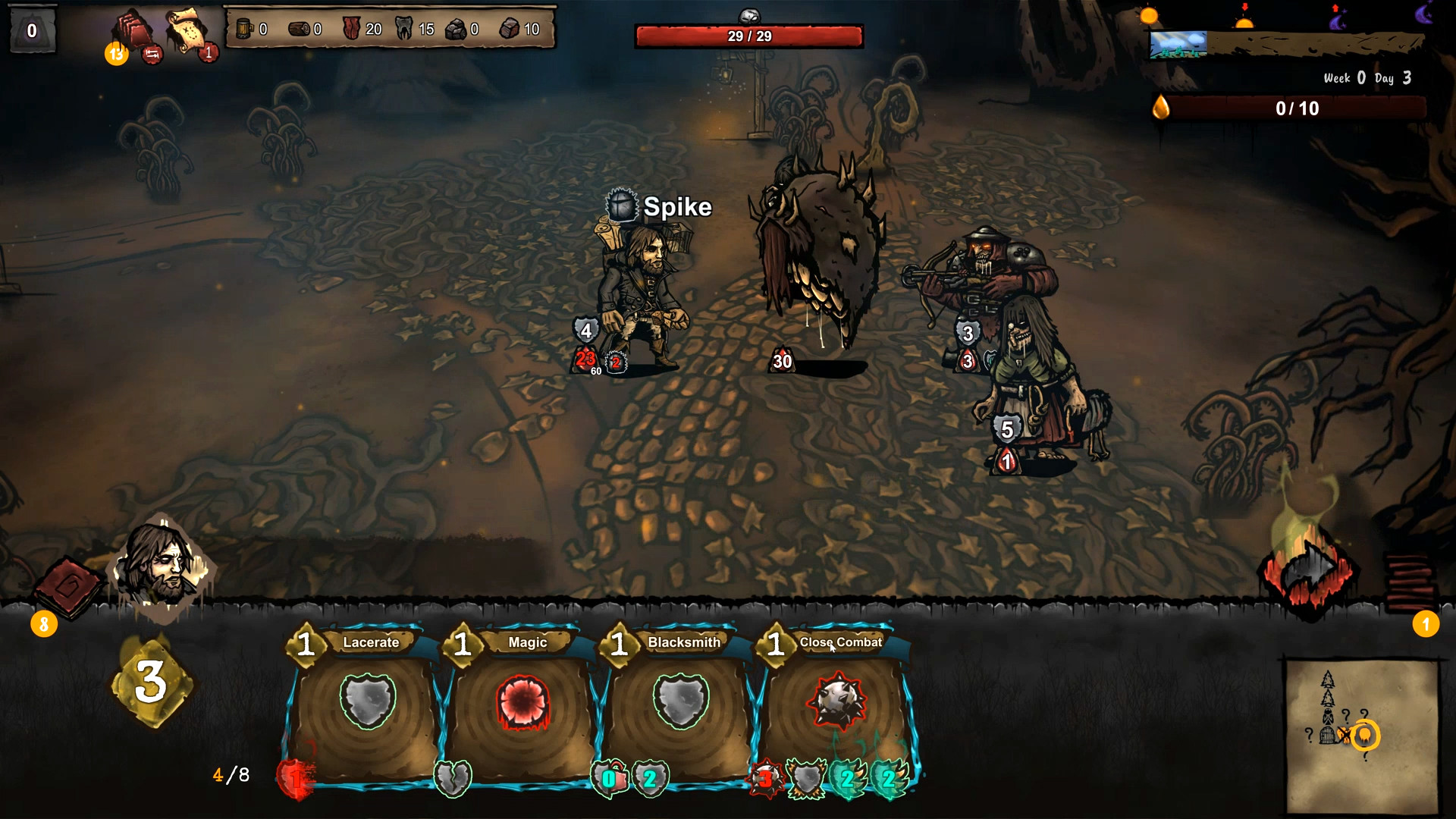Screen dimensions: 1456x819
Task: Pick the Close Combat card
Action: (x=837, y=705)
